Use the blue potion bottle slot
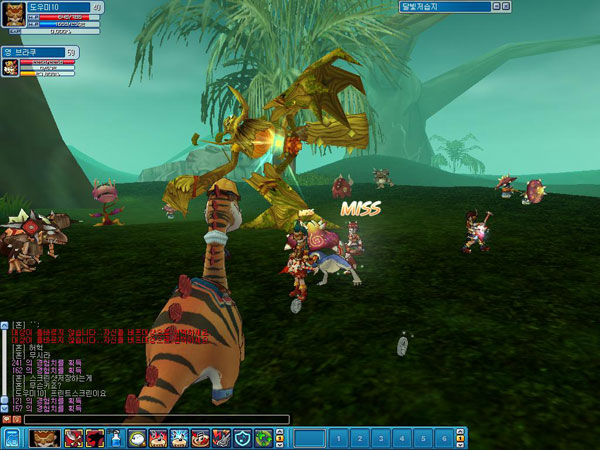 116,438
